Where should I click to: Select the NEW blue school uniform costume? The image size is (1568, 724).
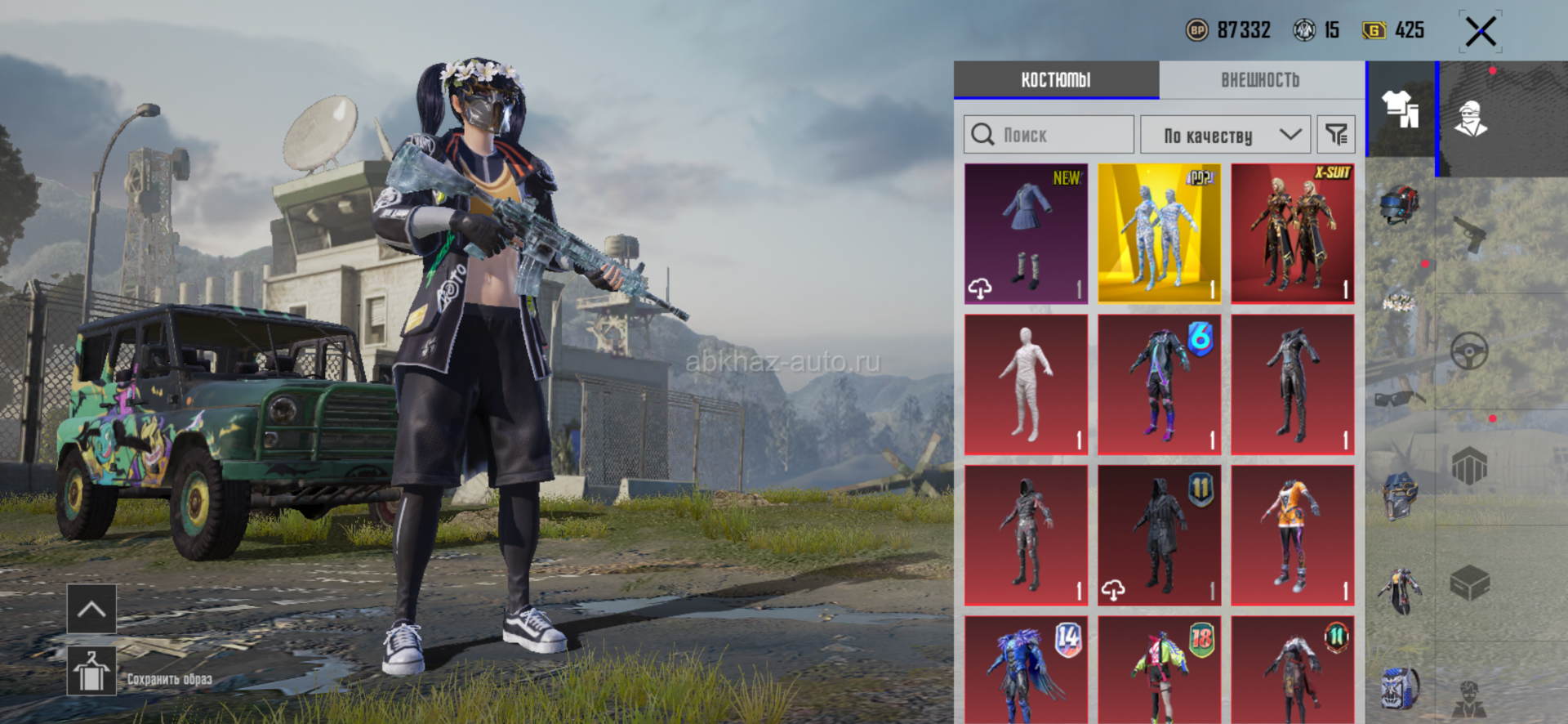(1026, 234)
